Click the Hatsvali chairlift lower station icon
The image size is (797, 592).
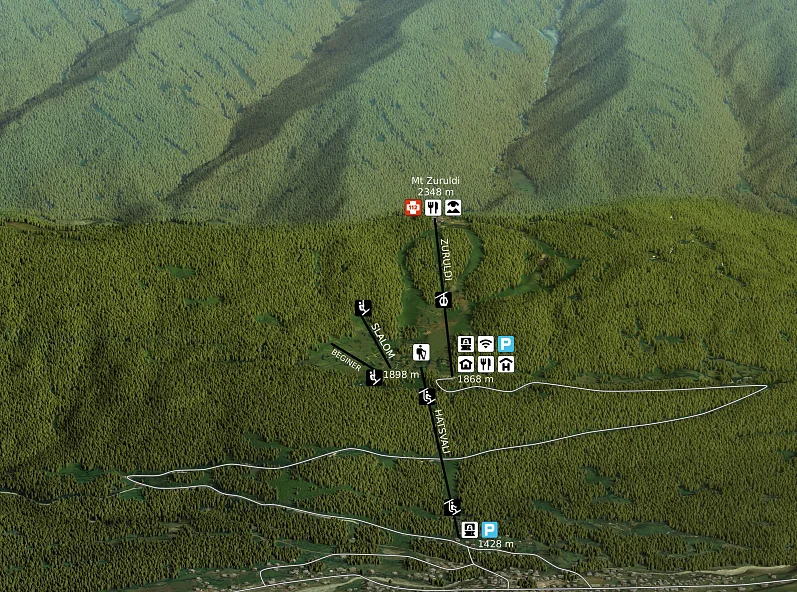pos(452,506)
